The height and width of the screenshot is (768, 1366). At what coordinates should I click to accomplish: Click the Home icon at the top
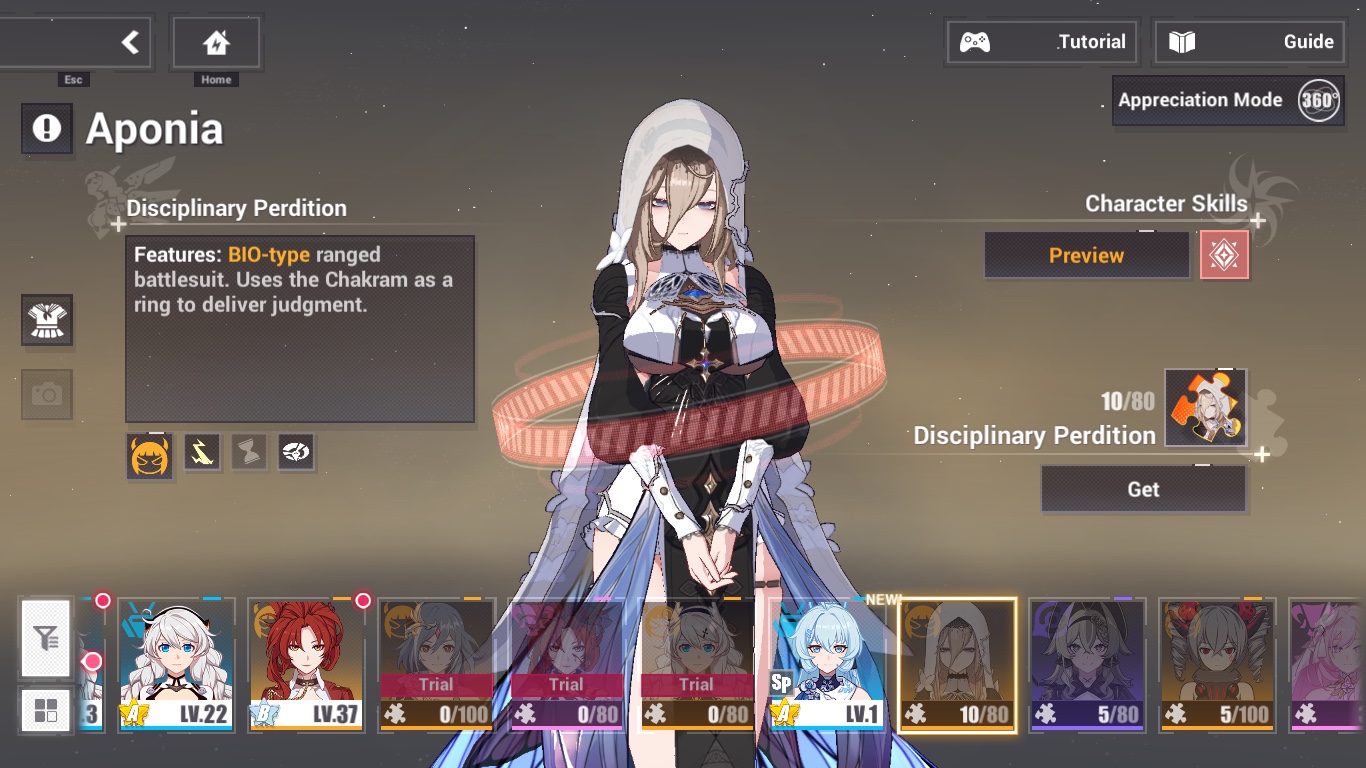(216, 41)
